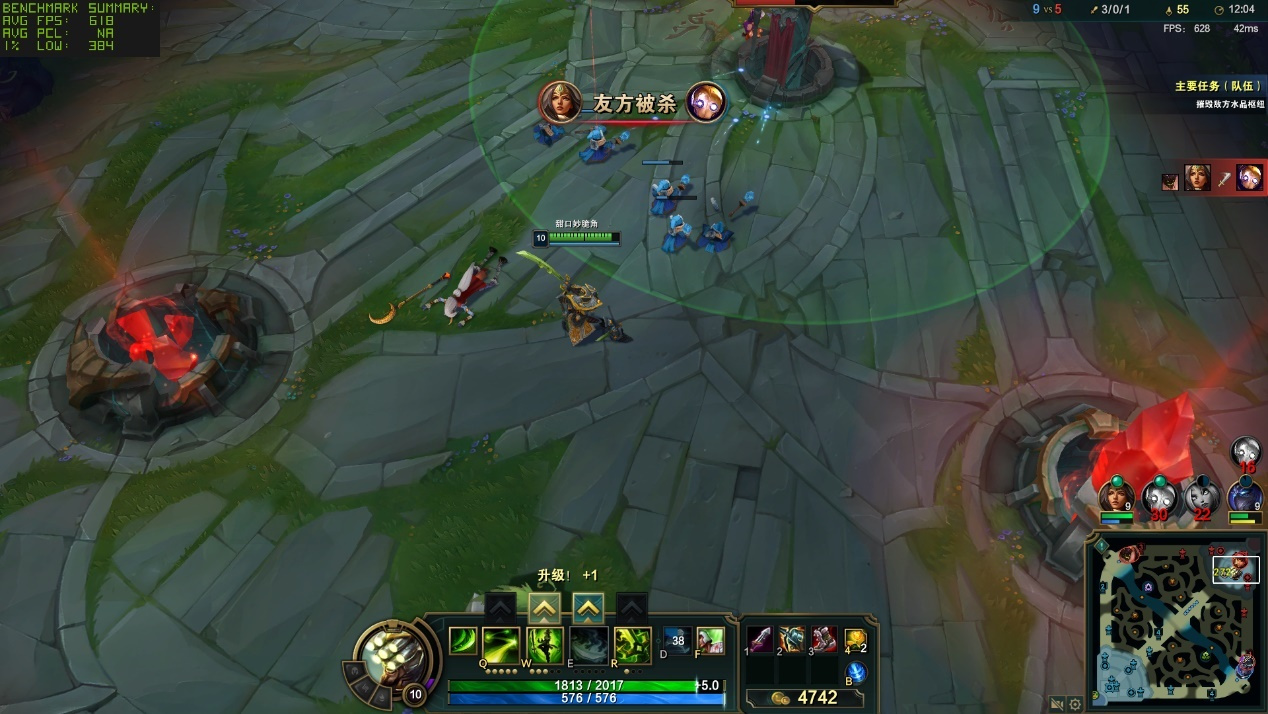Image resolution: width=1268 pixels, height=714 pixels.
Task: Select the item in slot 2
Action: (792, 639)
